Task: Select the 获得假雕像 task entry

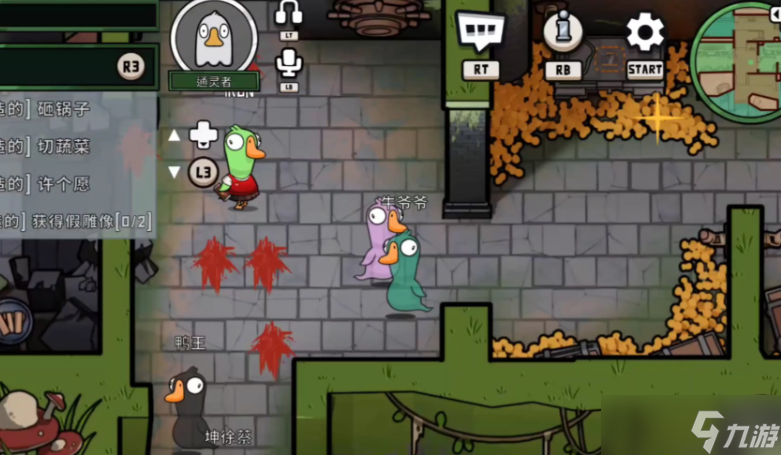Action: [76, 220]
